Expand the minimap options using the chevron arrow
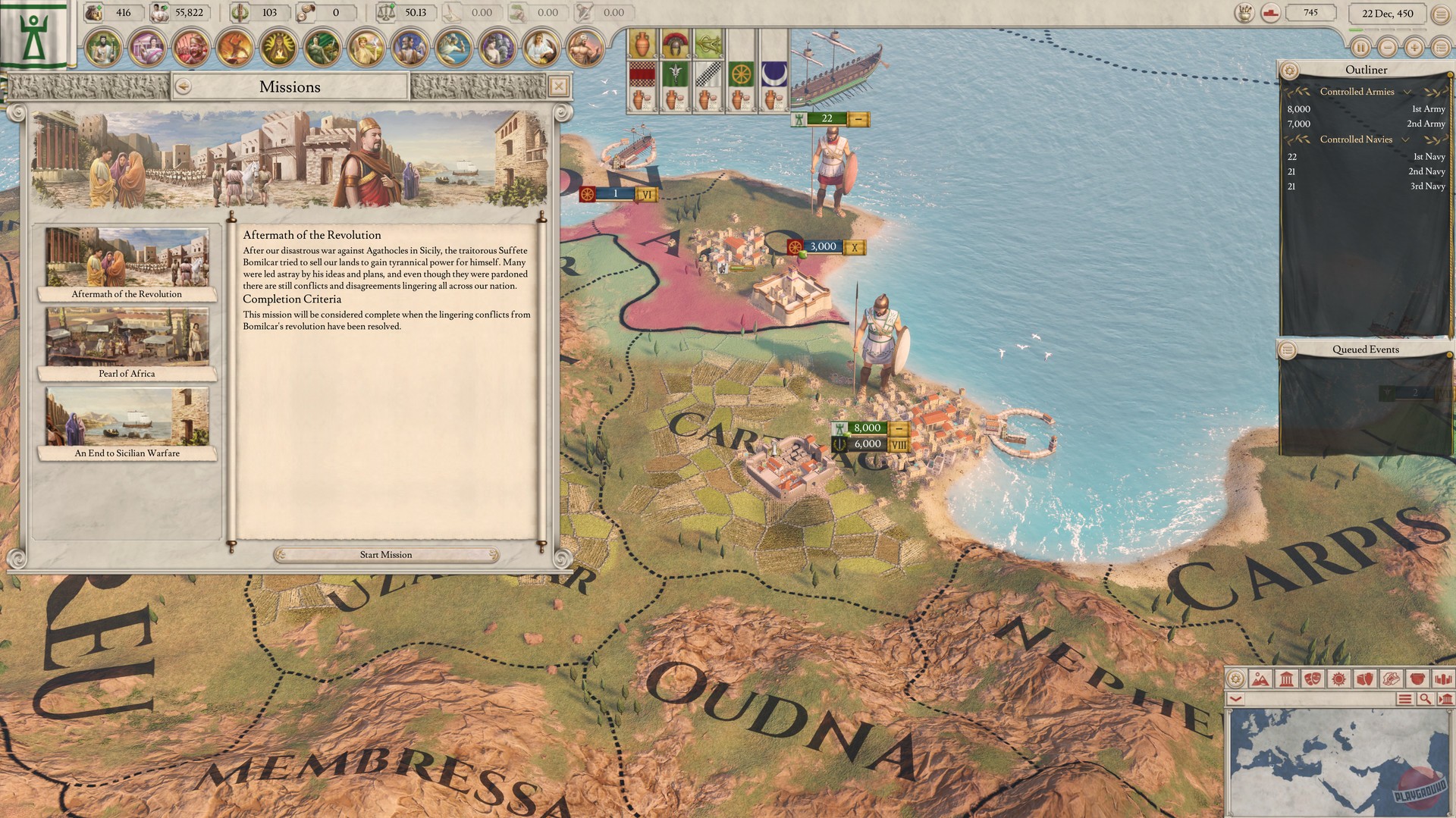Screen dimensions: 1456x818 tap(1235, 698)
